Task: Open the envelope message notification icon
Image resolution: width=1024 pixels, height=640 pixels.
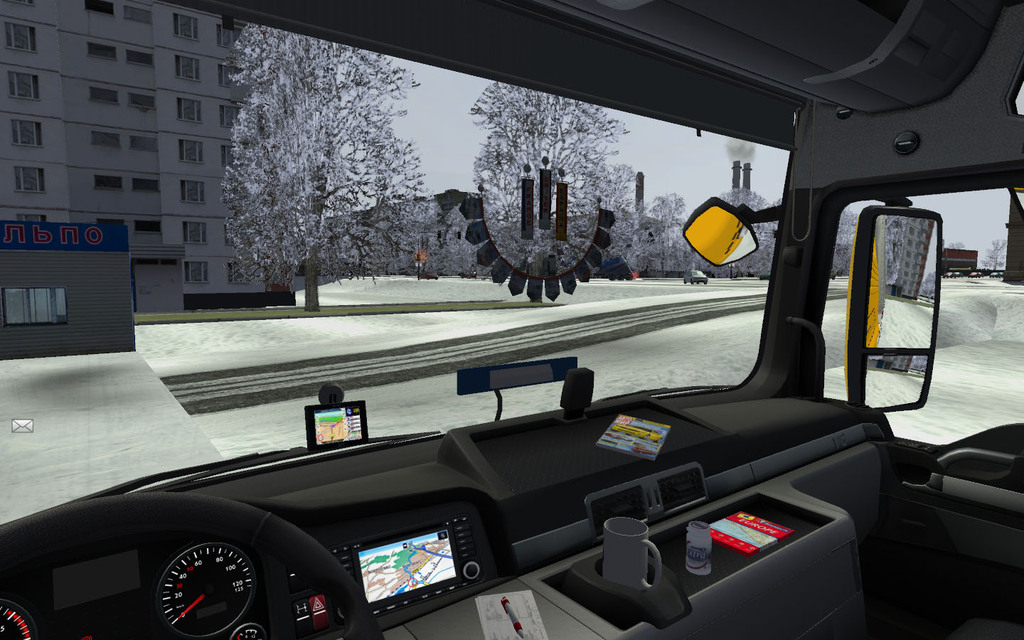Action: point(22,426)
